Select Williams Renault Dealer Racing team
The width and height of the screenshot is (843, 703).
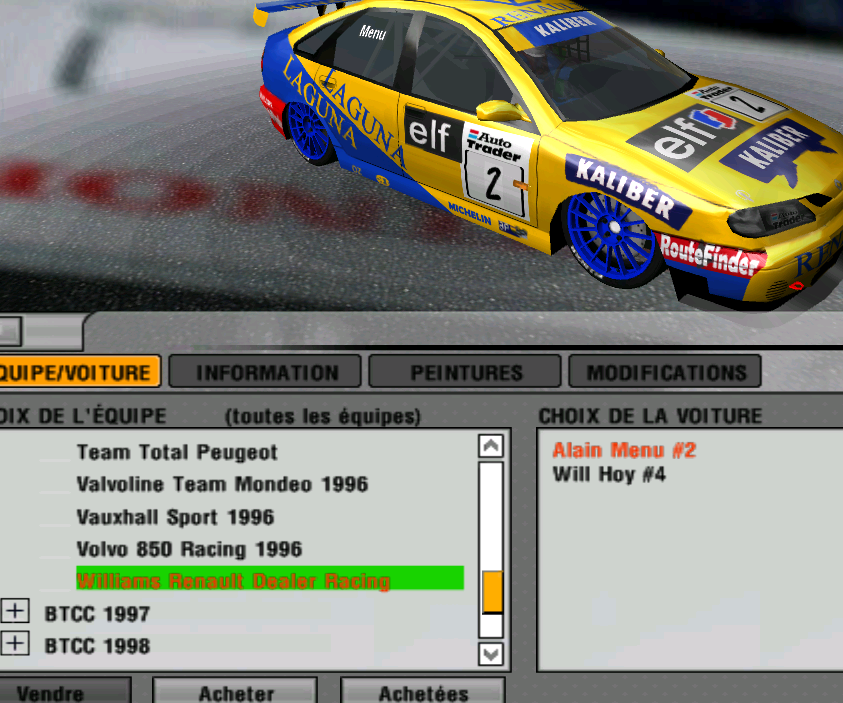pyautogui.click(x=233, y=580)
